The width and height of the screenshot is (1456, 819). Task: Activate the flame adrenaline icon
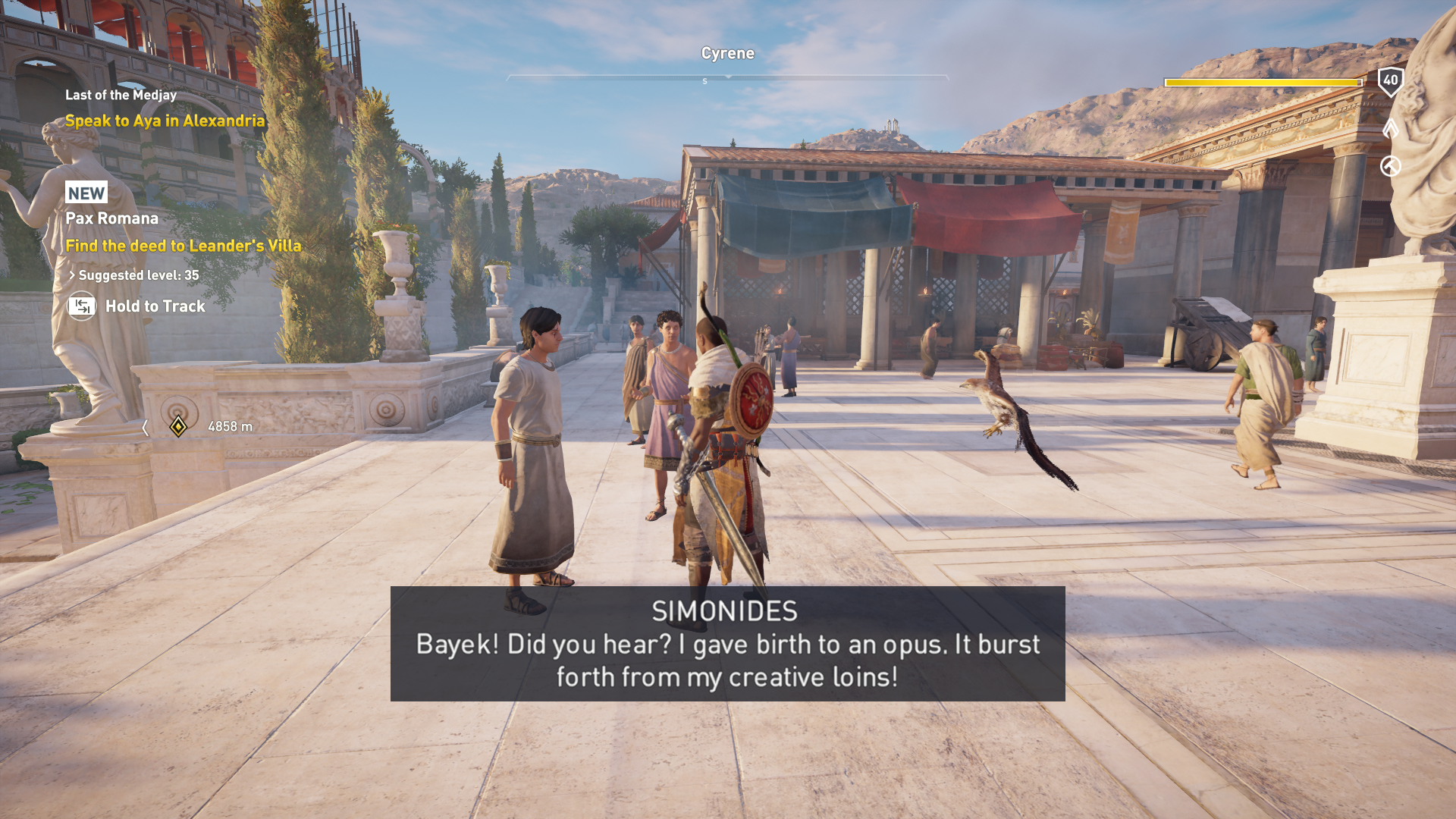point(1390,127)
